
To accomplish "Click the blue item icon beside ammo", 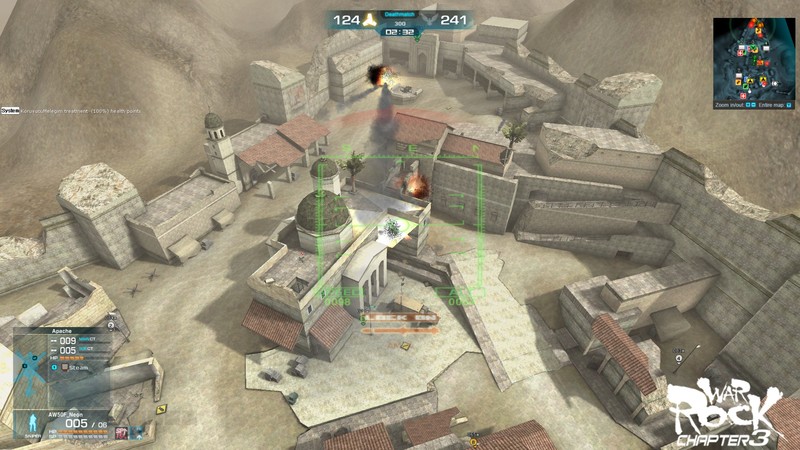I will [137, 432].
